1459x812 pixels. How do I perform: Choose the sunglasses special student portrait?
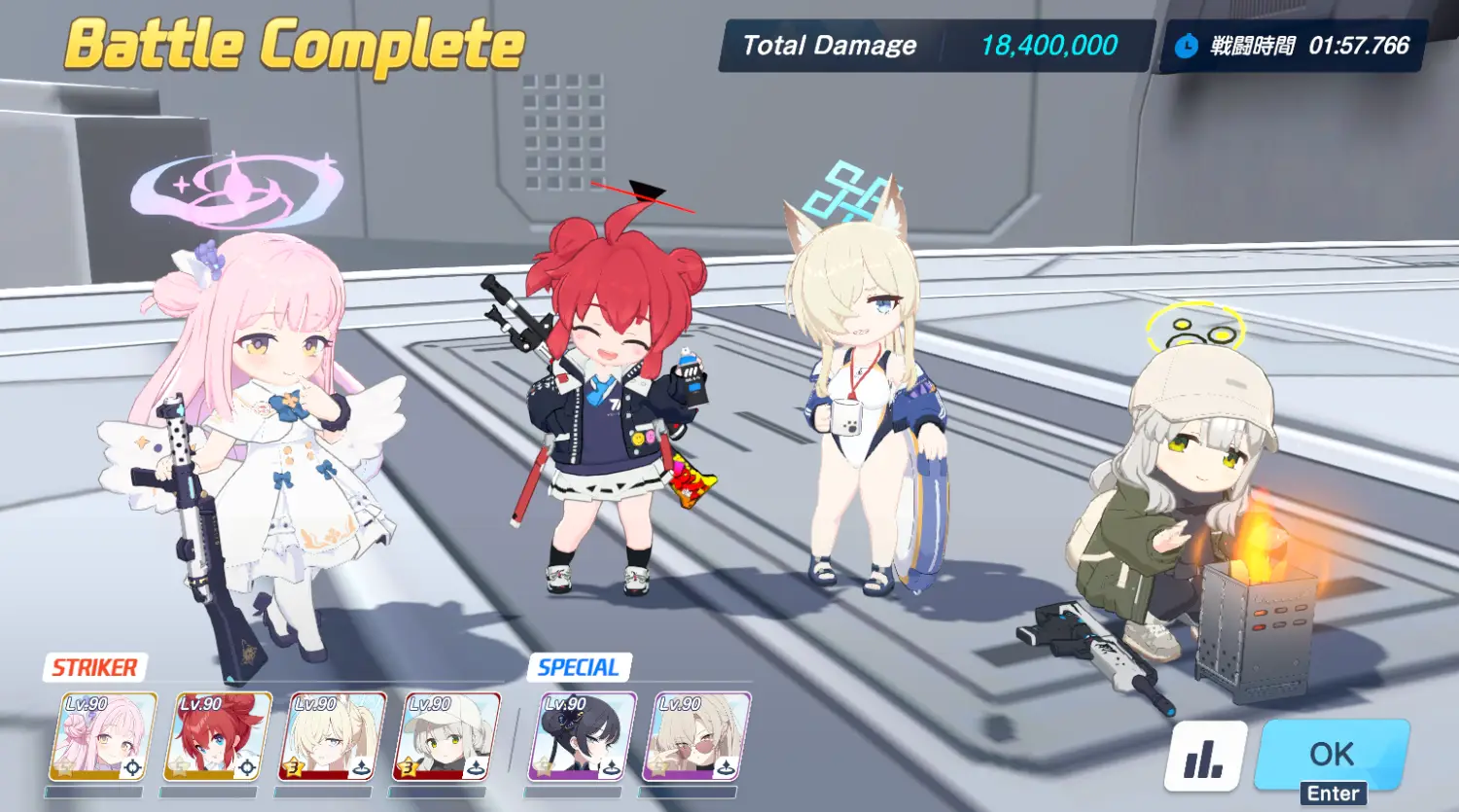(x=696, y=737)
